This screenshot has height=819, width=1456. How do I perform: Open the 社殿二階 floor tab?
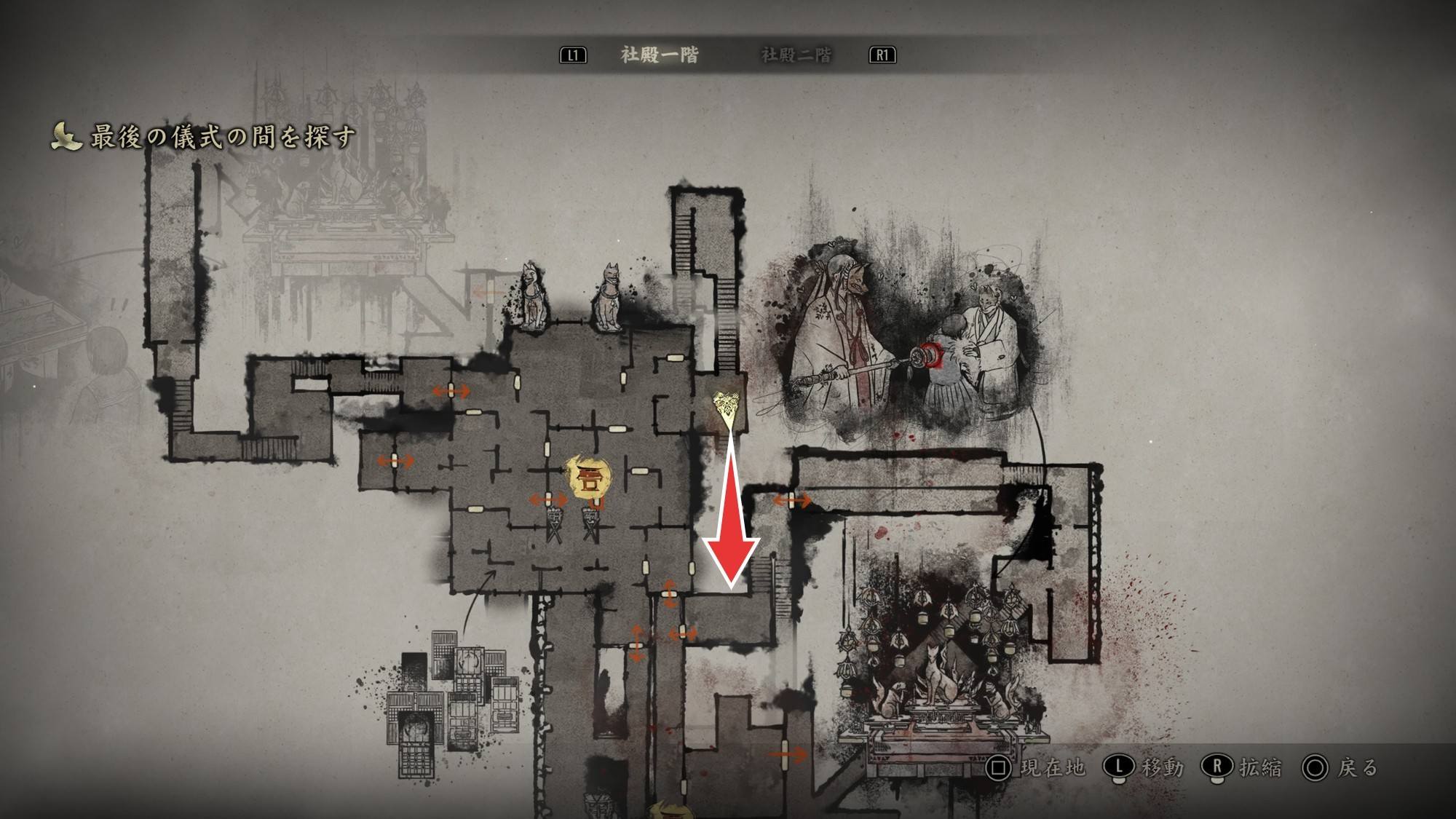coord(796,55)
